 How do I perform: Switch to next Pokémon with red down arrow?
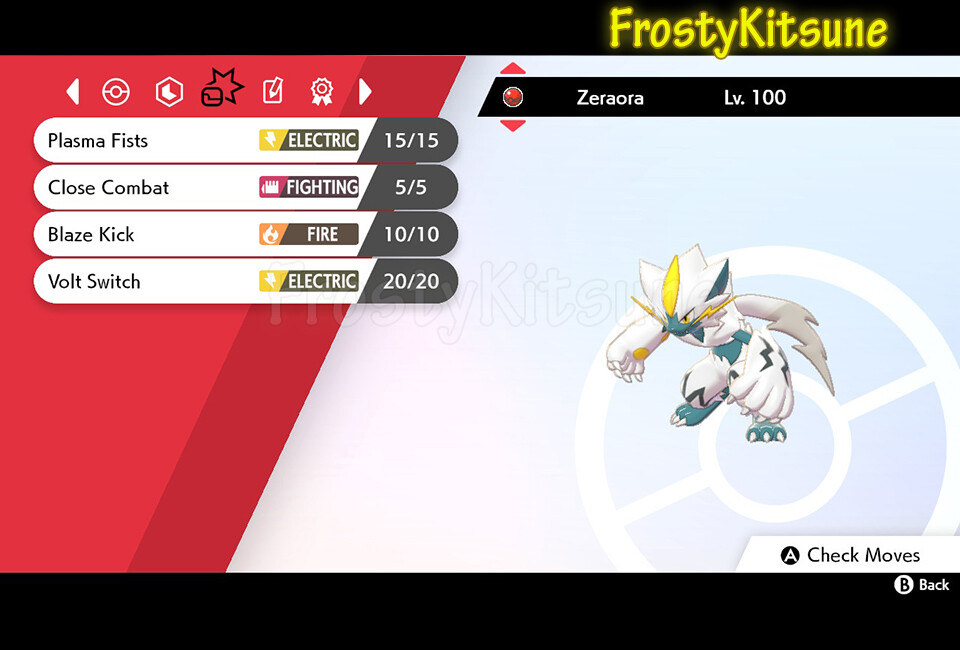point(512,125)
